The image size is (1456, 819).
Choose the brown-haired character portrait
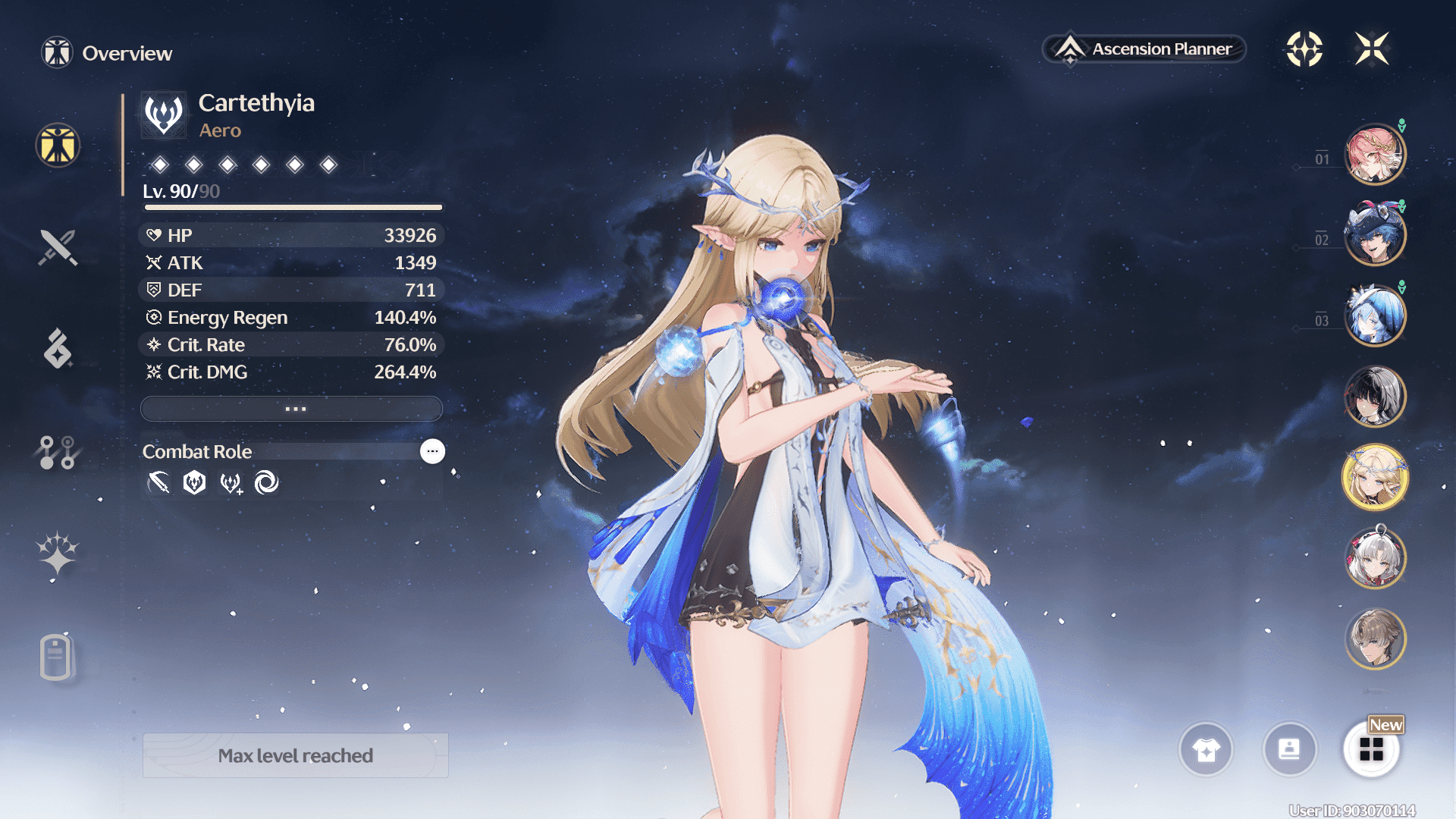click(x=1374, y=639)
